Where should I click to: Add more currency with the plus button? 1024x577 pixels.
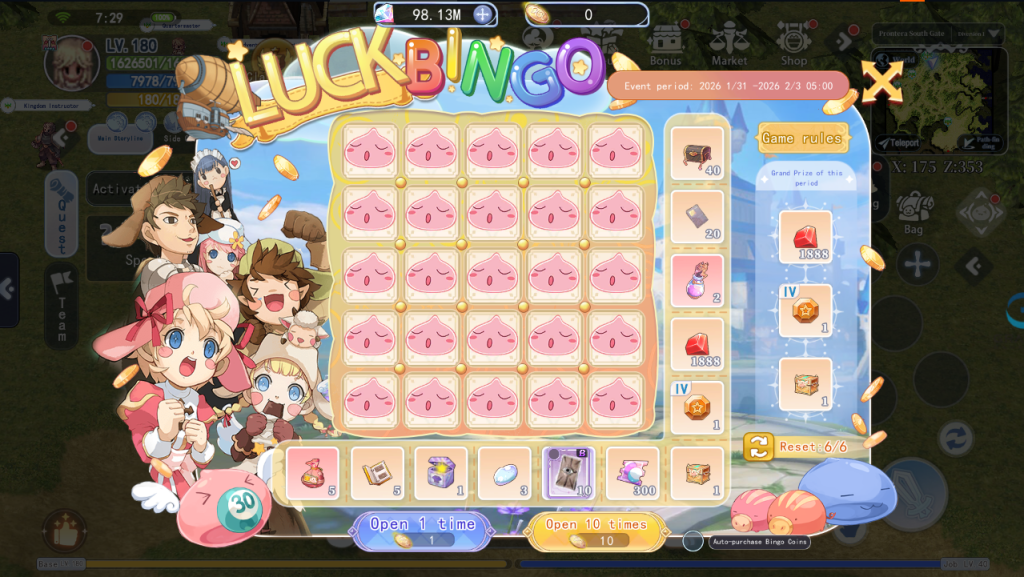(x=482, y=14)
